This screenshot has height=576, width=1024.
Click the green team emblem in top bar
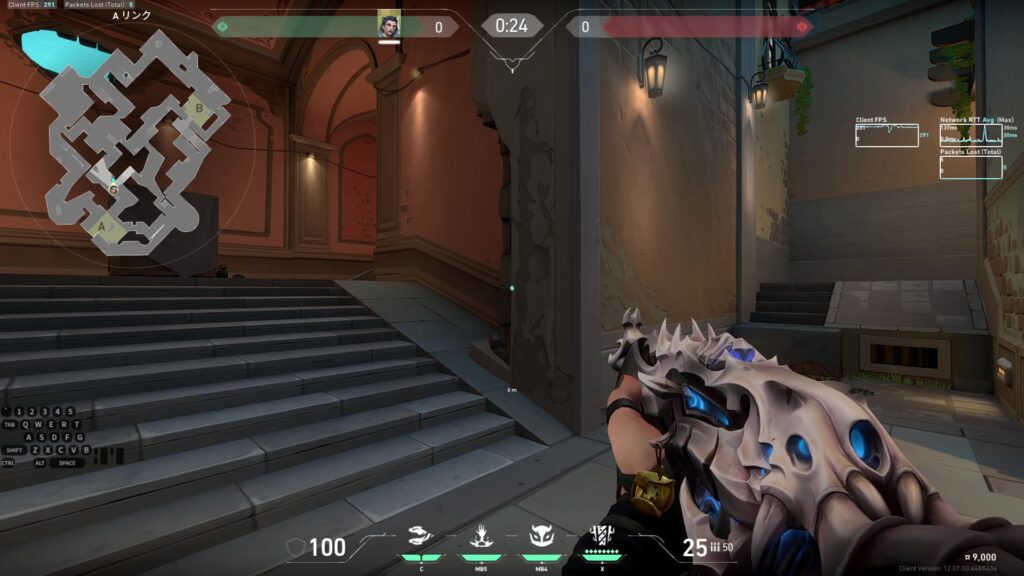(x=222, y=27)
